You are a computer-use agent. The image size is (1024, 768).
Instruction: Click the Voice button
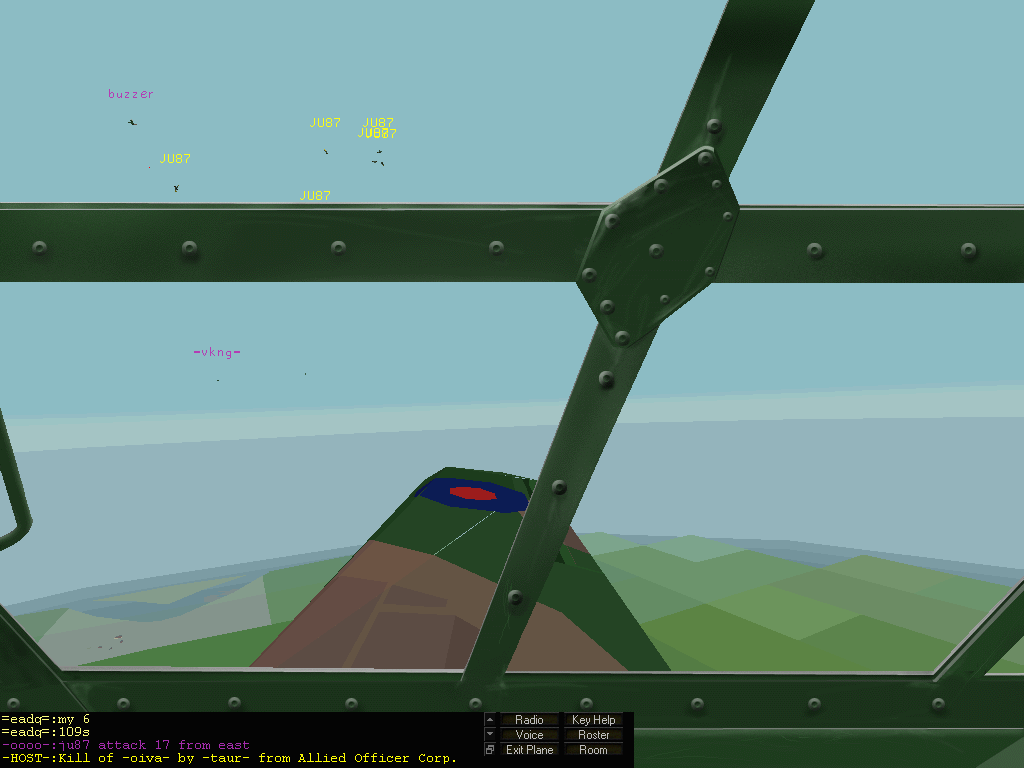(529, 735)
